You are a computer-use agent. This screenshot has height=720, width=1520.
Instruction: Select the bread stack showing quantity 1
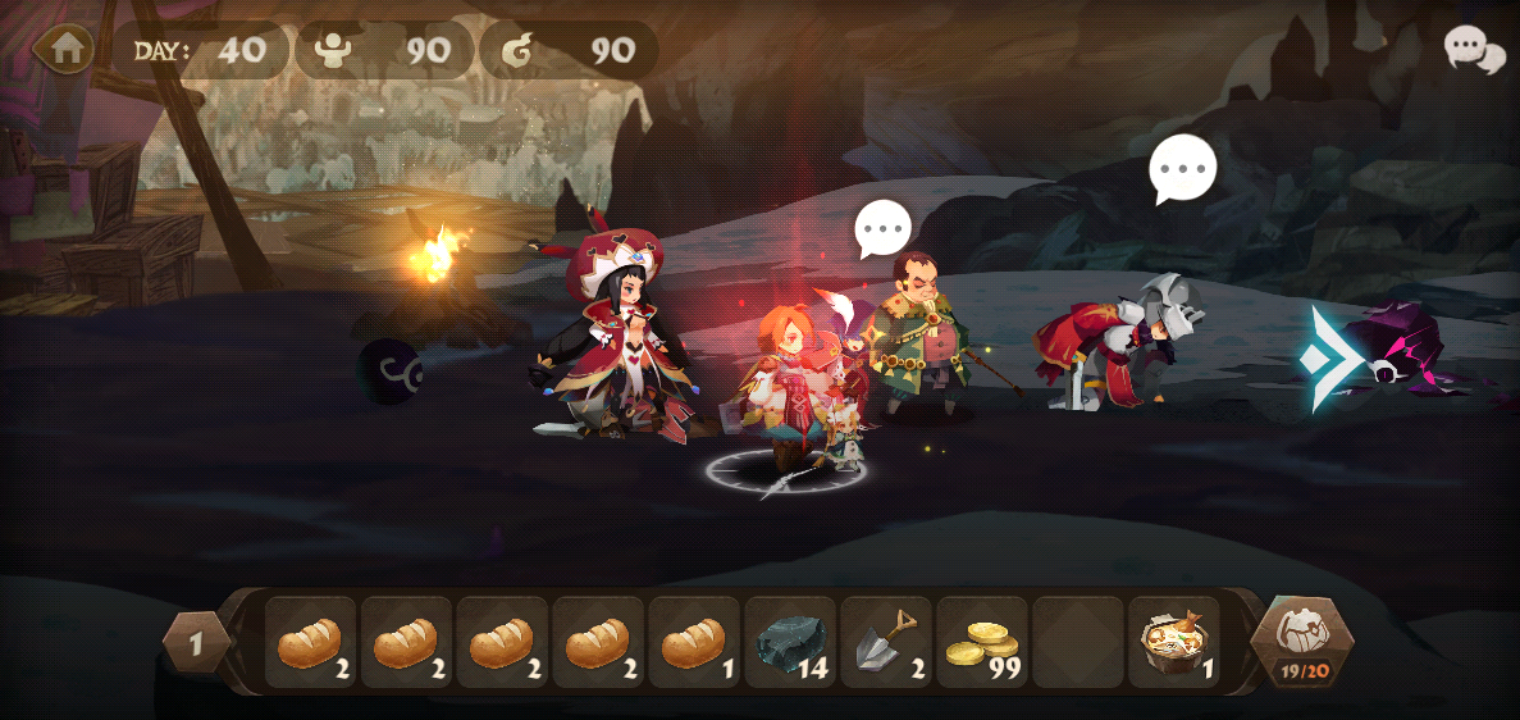click(694, 642)
